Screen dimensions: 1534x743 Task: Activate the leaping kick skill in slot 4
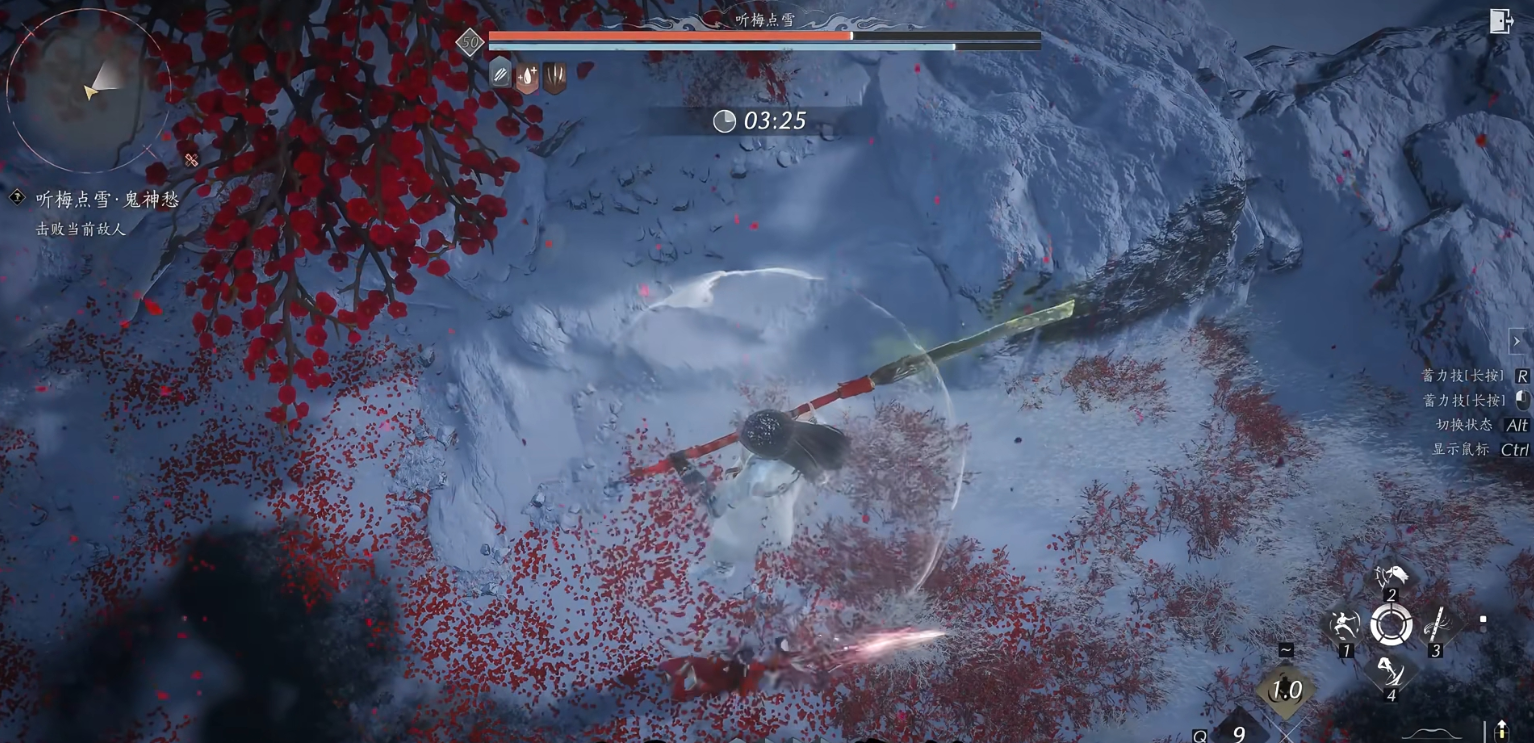(x=1390, y=672)
